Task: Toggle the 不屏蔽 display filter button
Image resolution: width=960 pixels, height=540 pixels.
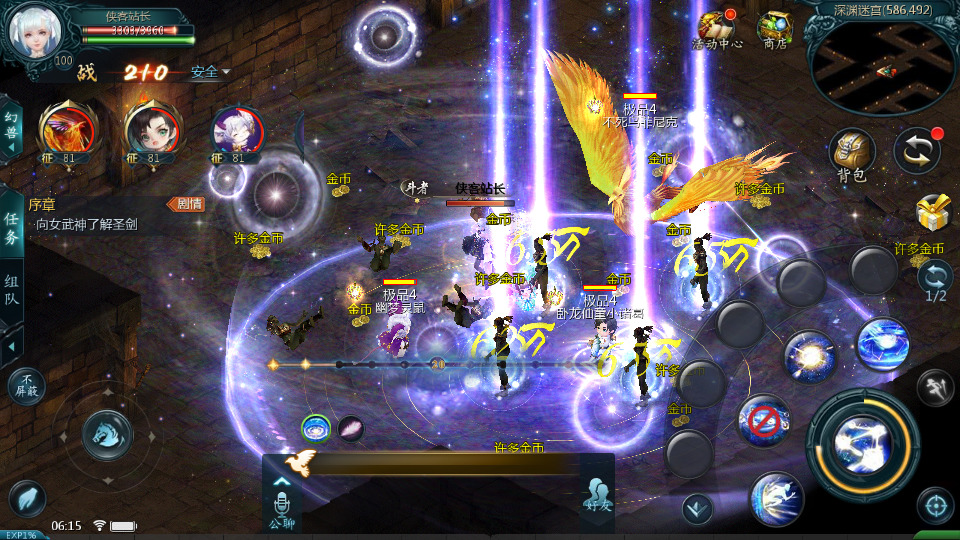Action: click(26, 385)
